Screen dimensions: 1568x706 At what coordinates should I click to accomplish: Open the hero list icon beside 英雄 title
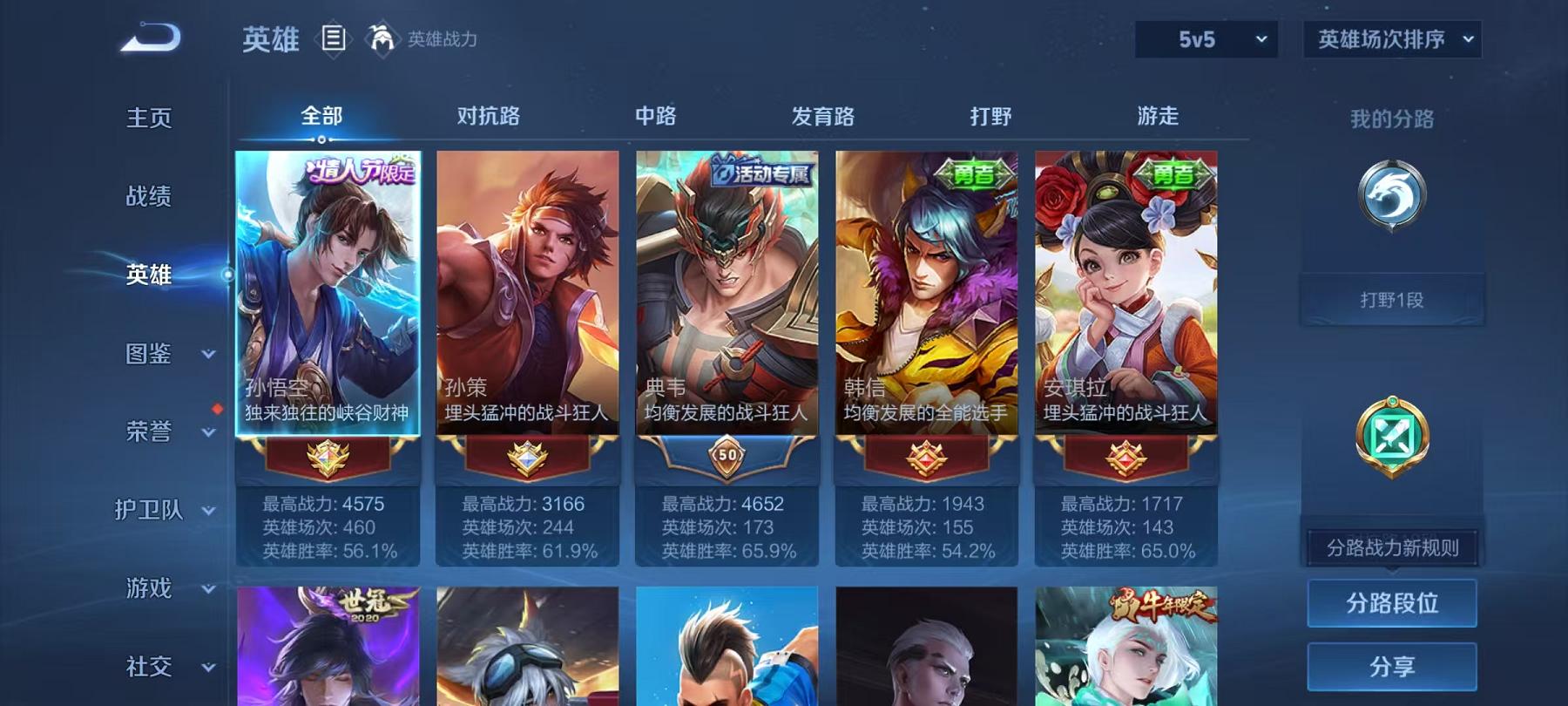tap(334, 38)
